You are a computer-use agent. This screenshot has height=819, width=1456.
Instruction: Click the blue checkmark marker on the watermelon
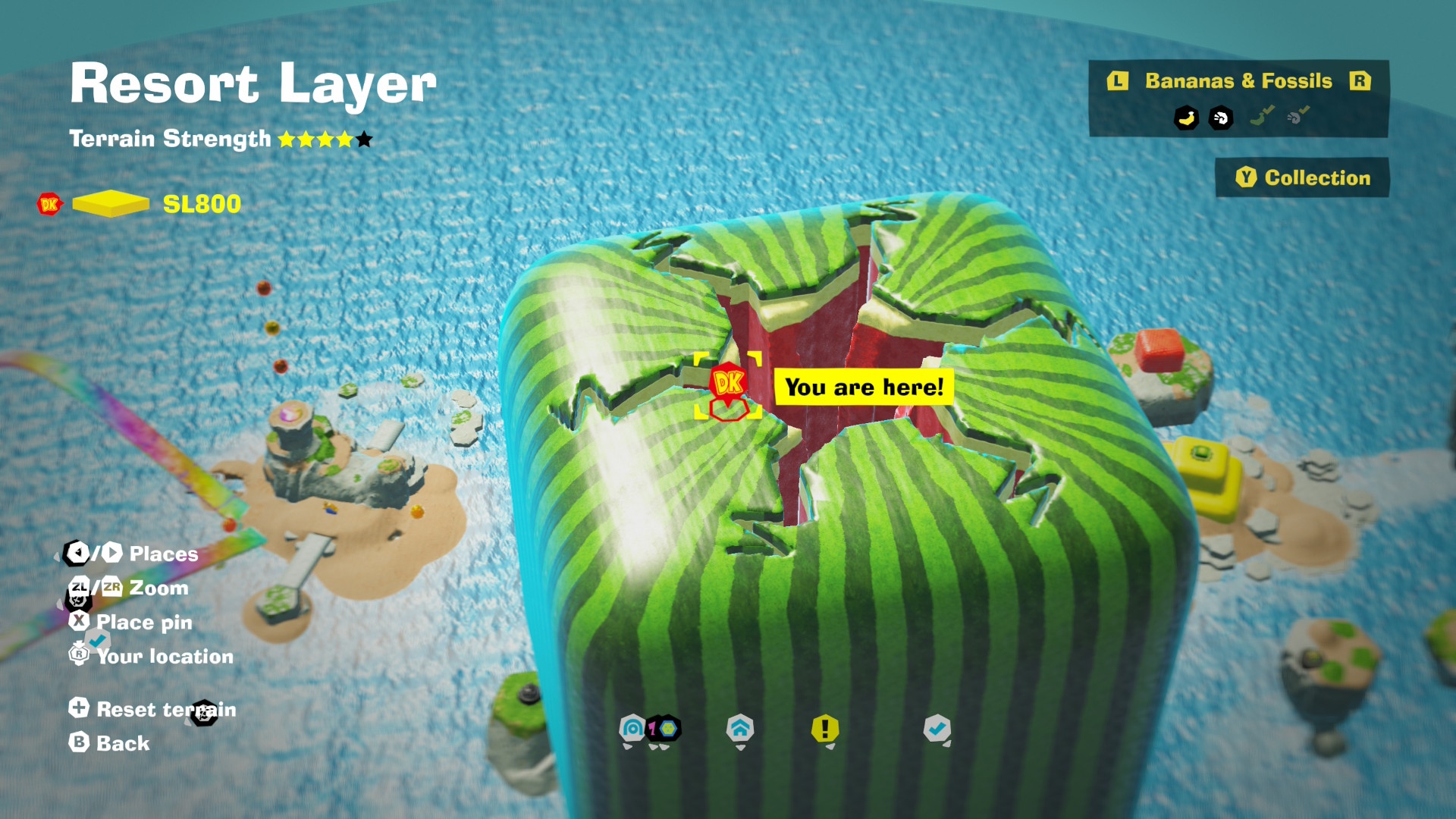click(937, 730)
